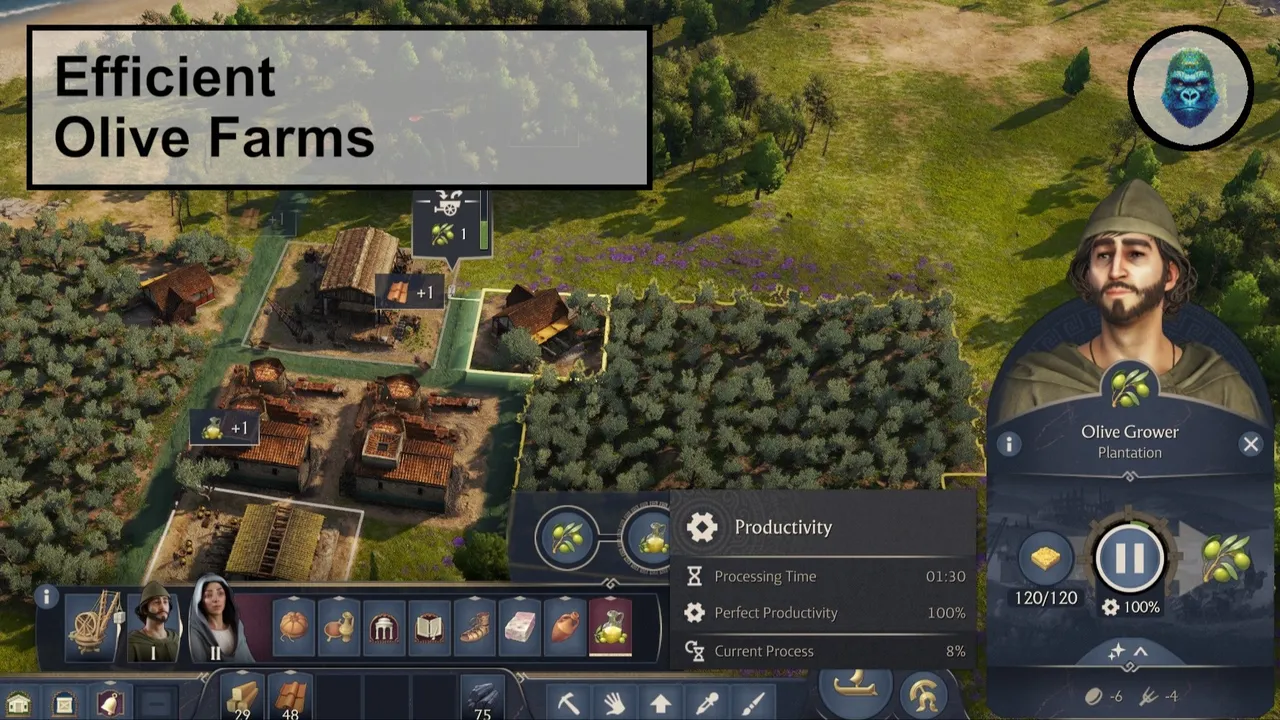Select the pottery jug build item
This screenshot has width=1280, height=720.
(339, 628)
